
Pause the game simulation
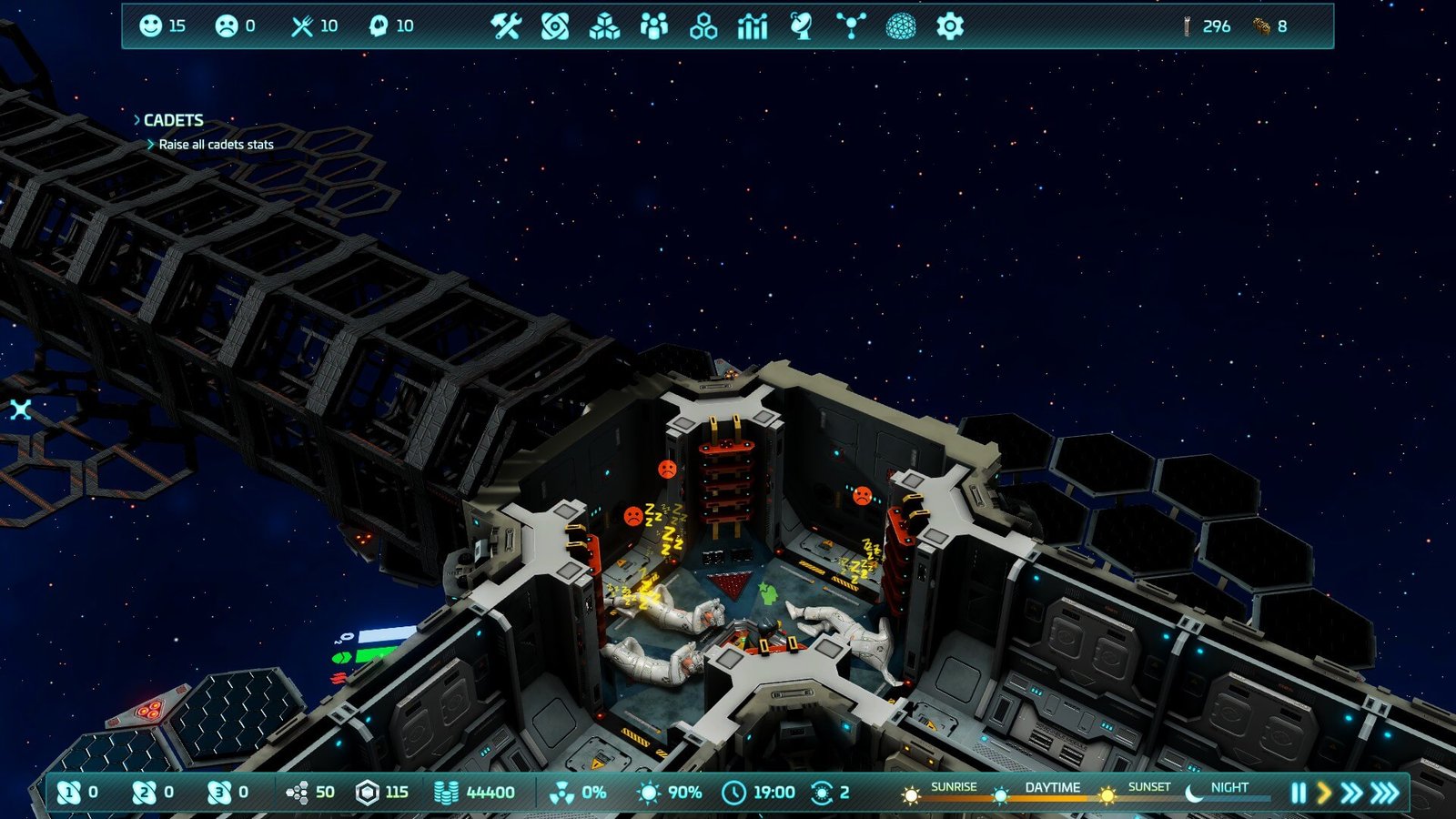point(1299,793)
